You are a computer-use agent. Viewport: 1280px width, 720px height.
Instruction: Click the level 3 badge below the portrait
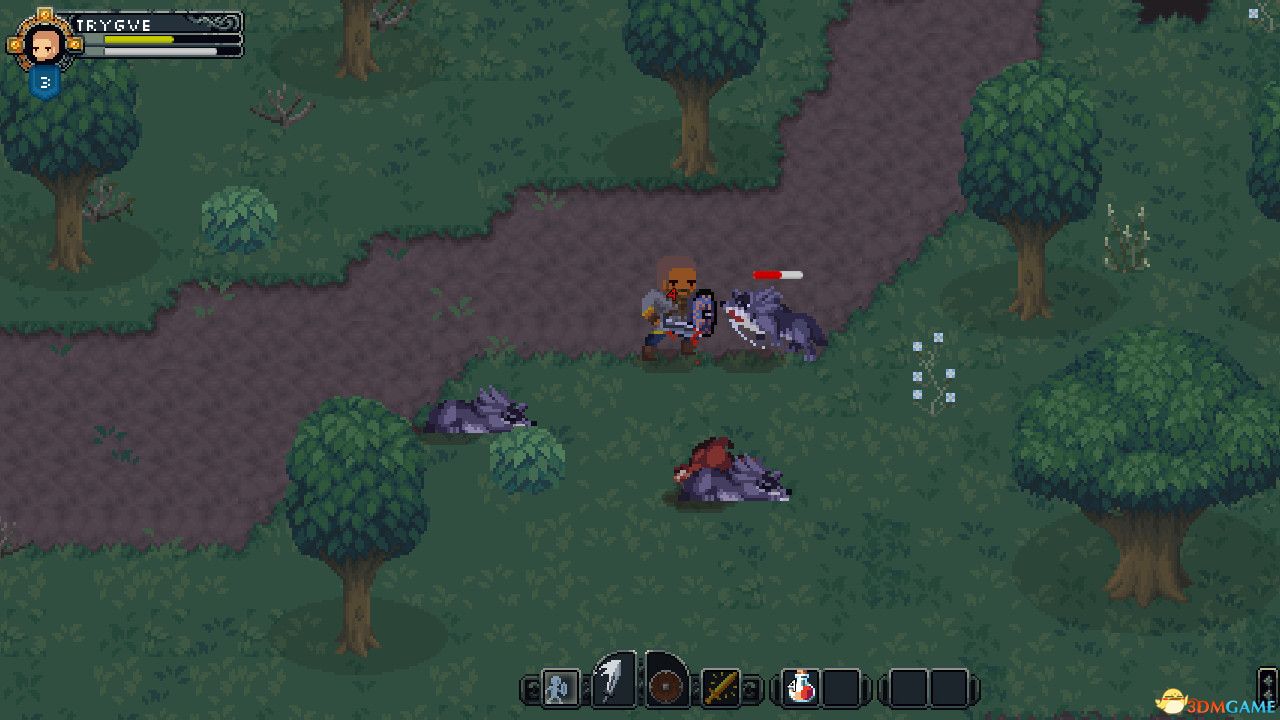click(45, 81)
